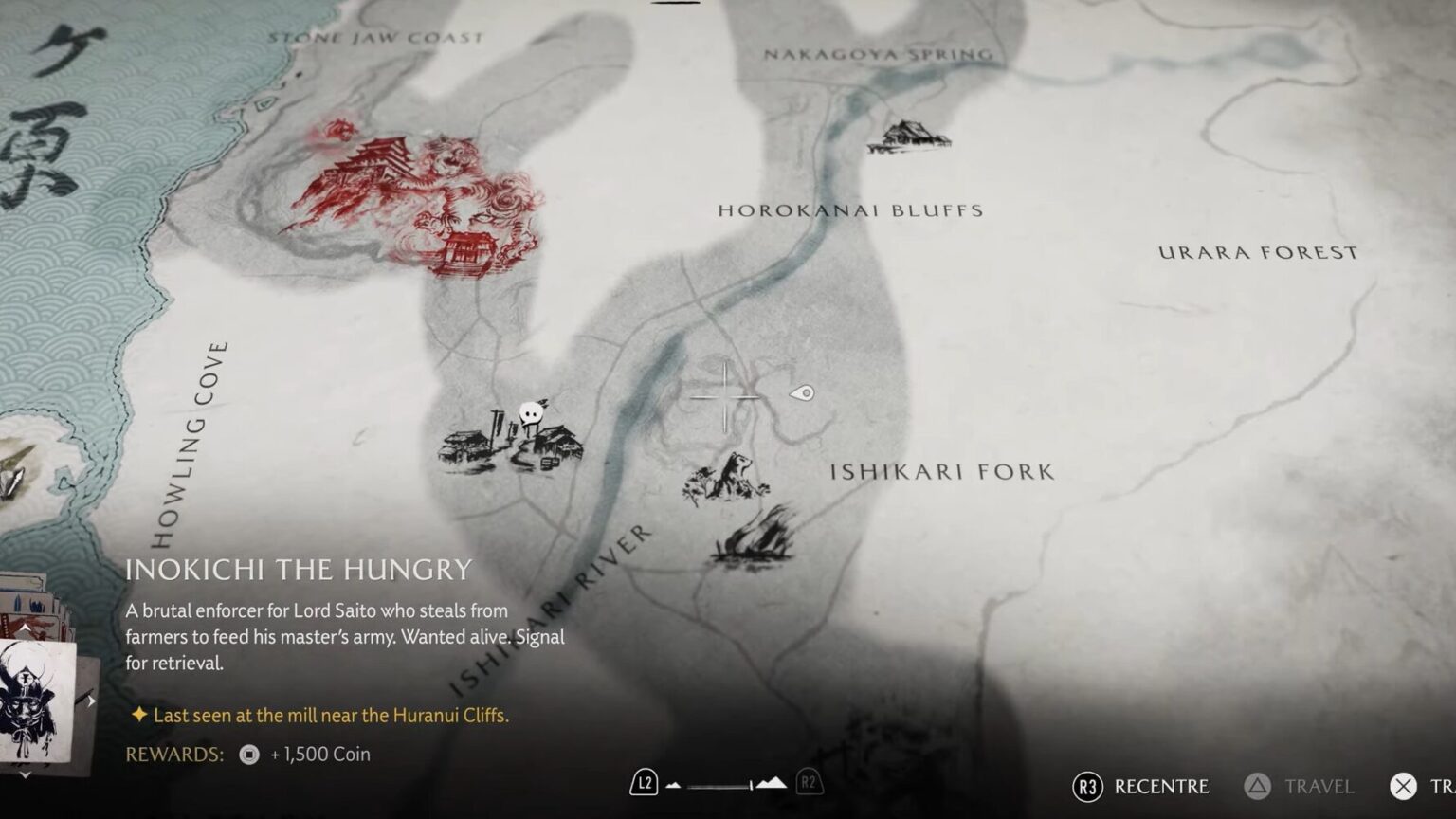Expand the card stack using the up arrow
Screen dimensions: 1456x819
coord(26,628)
